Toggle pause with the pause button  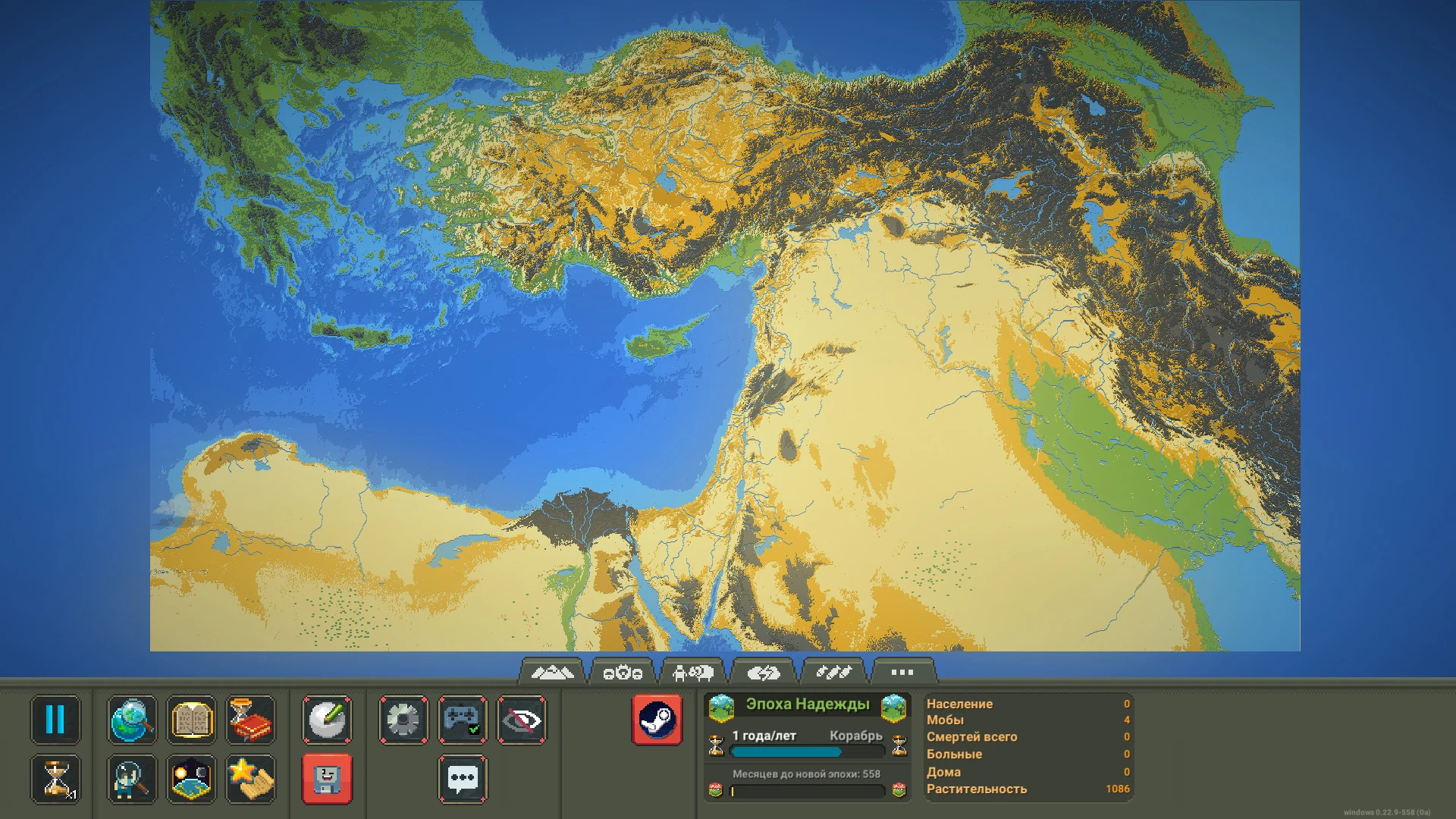tap(56, 720)
